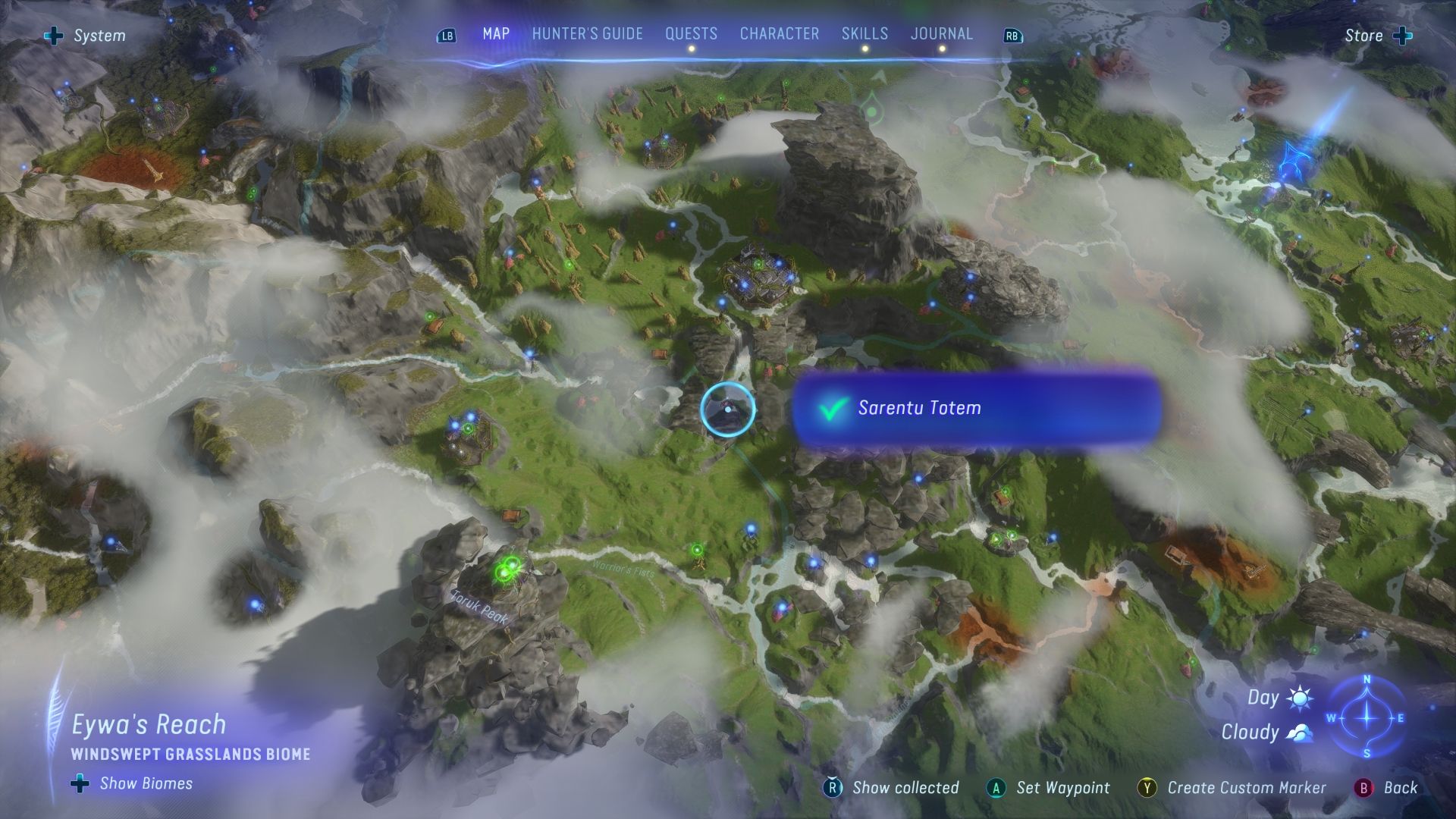Select the Character menu item
This screenshot has width=1456, height=819.
[779, 33]
